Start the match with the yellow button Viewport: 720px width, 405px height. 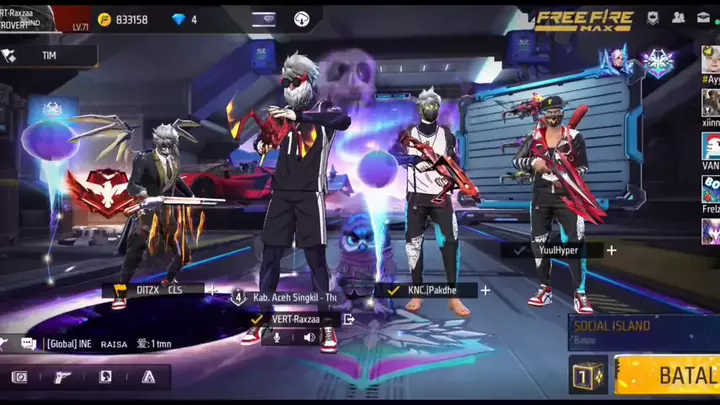coord(668,376)
